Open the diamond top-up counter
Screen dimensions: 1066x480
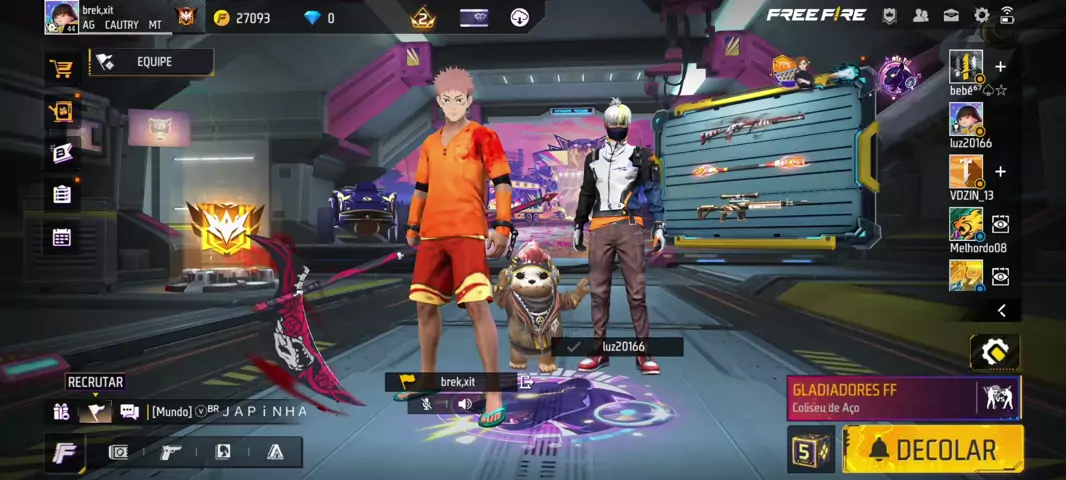pos(319,18)
